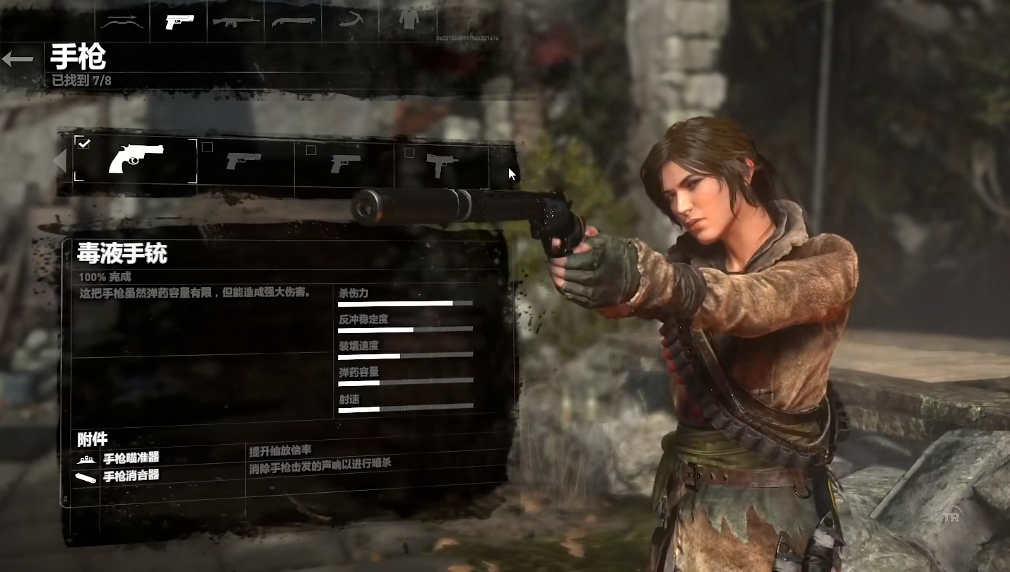Go back with the left arrow button
The width and height of the screenshot is (1010, 572).
pos(17,59)
